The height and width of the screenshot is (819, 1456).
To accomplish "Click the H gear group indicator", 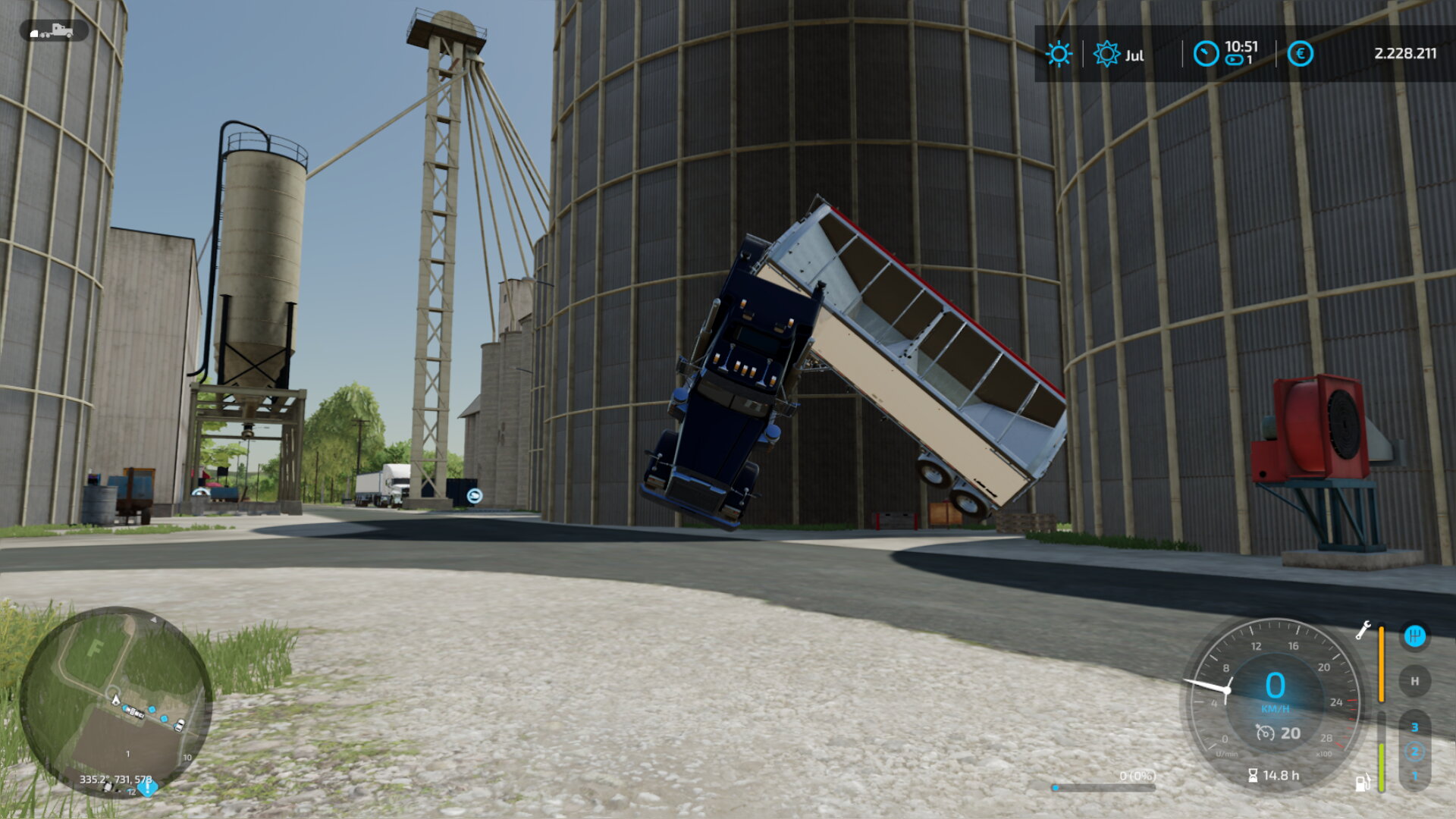I will click(1414, 681).
